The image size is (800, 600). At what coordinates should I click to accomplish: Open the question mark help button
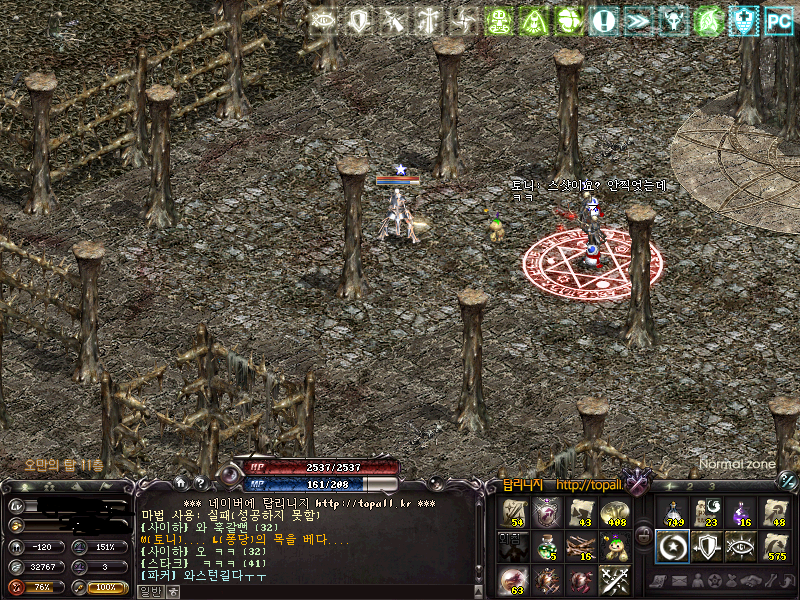pos(199,483)
